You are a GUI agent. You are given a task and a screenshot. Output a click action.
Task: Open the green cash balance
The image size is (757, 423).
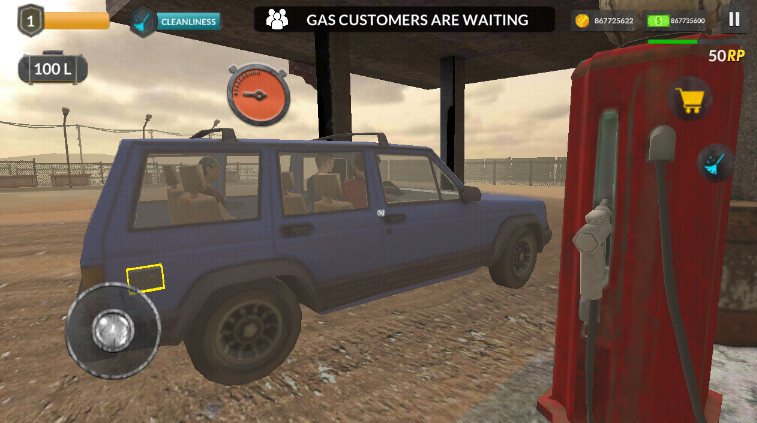point(679,20)
